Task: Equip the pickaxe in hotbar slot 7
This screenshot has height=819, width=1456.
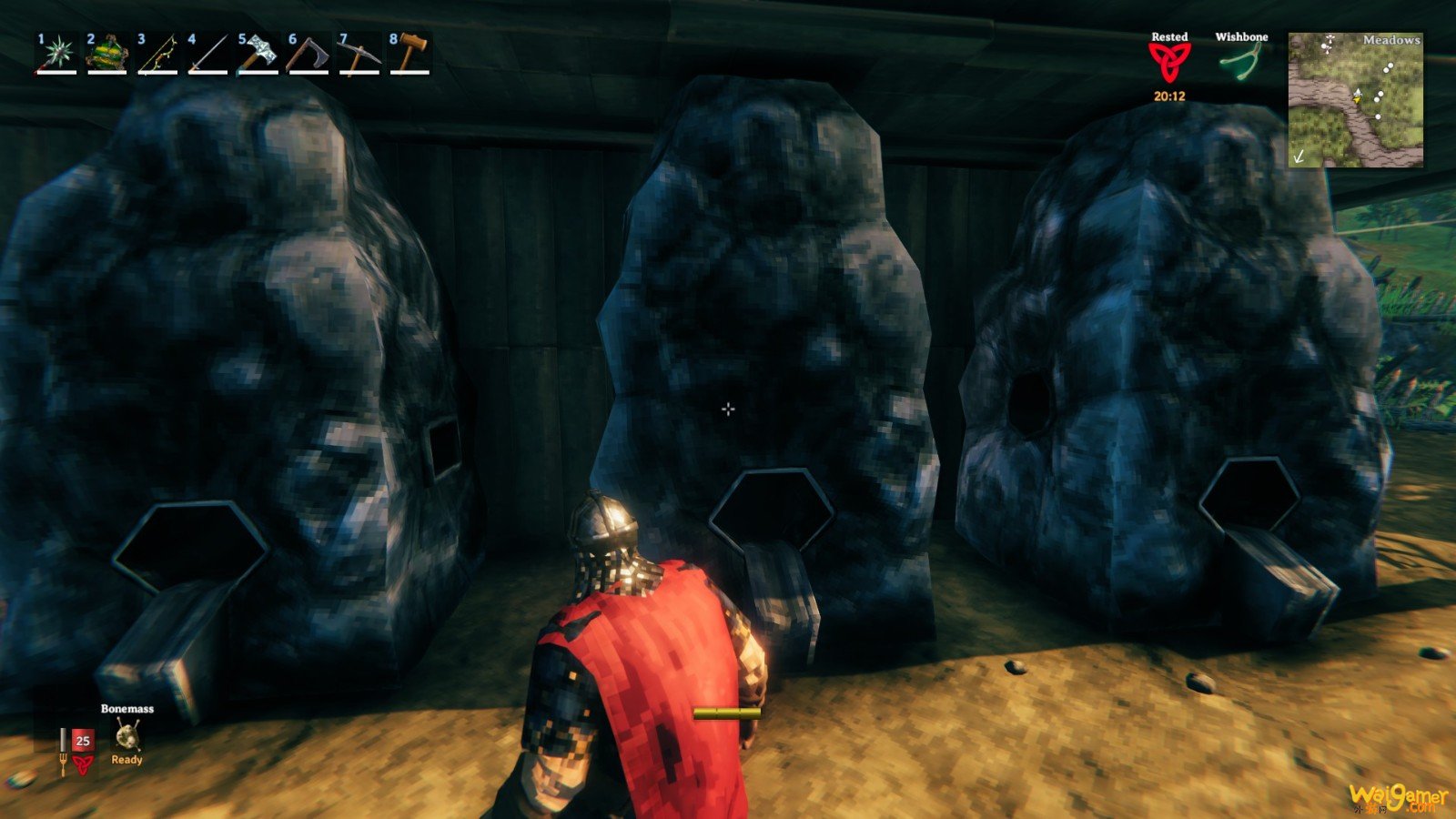Action: click(x=359, y=54)
